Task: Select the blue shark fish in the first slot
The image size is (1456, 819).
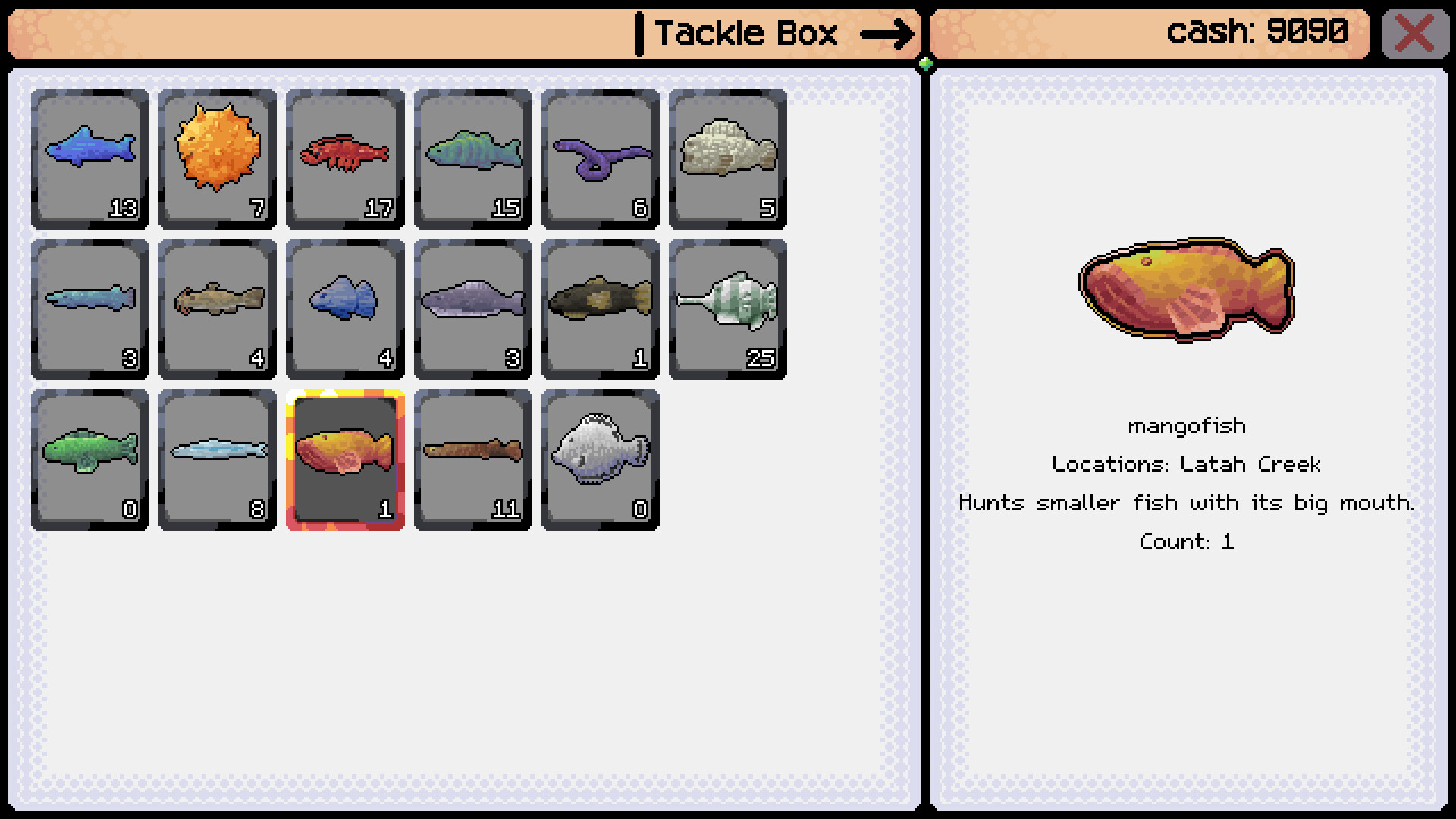Action: 89,154
